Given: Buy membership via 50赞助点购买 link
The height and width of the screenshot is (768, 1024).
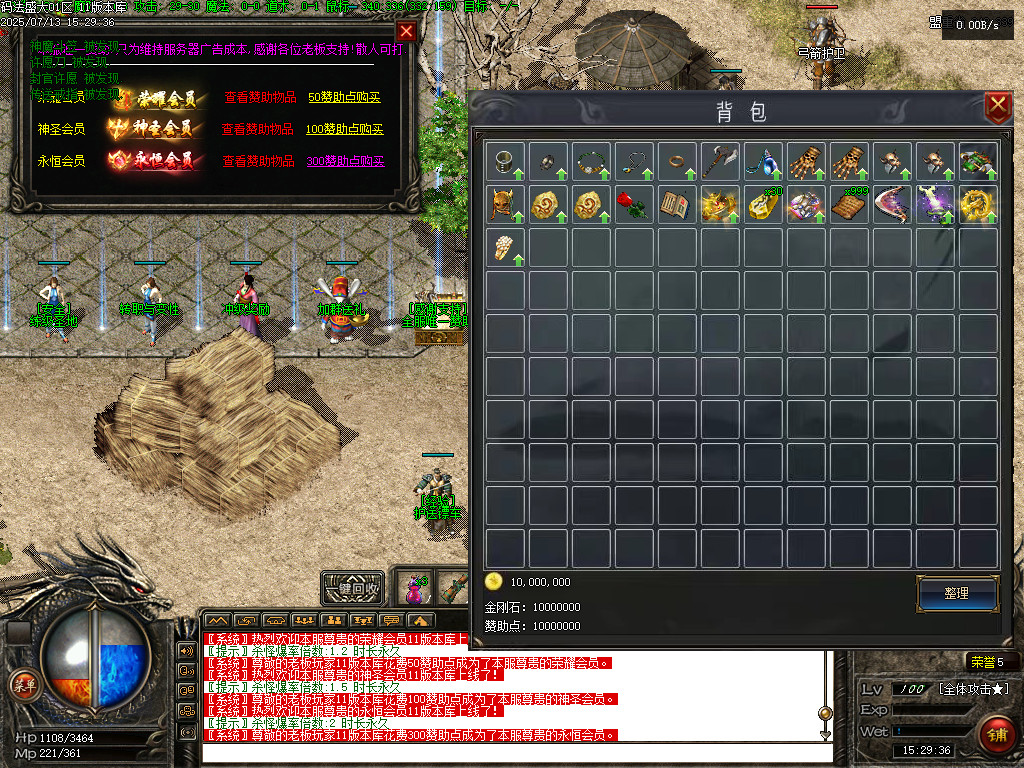Looking at the screenshot, I should (x=345, y=98).
